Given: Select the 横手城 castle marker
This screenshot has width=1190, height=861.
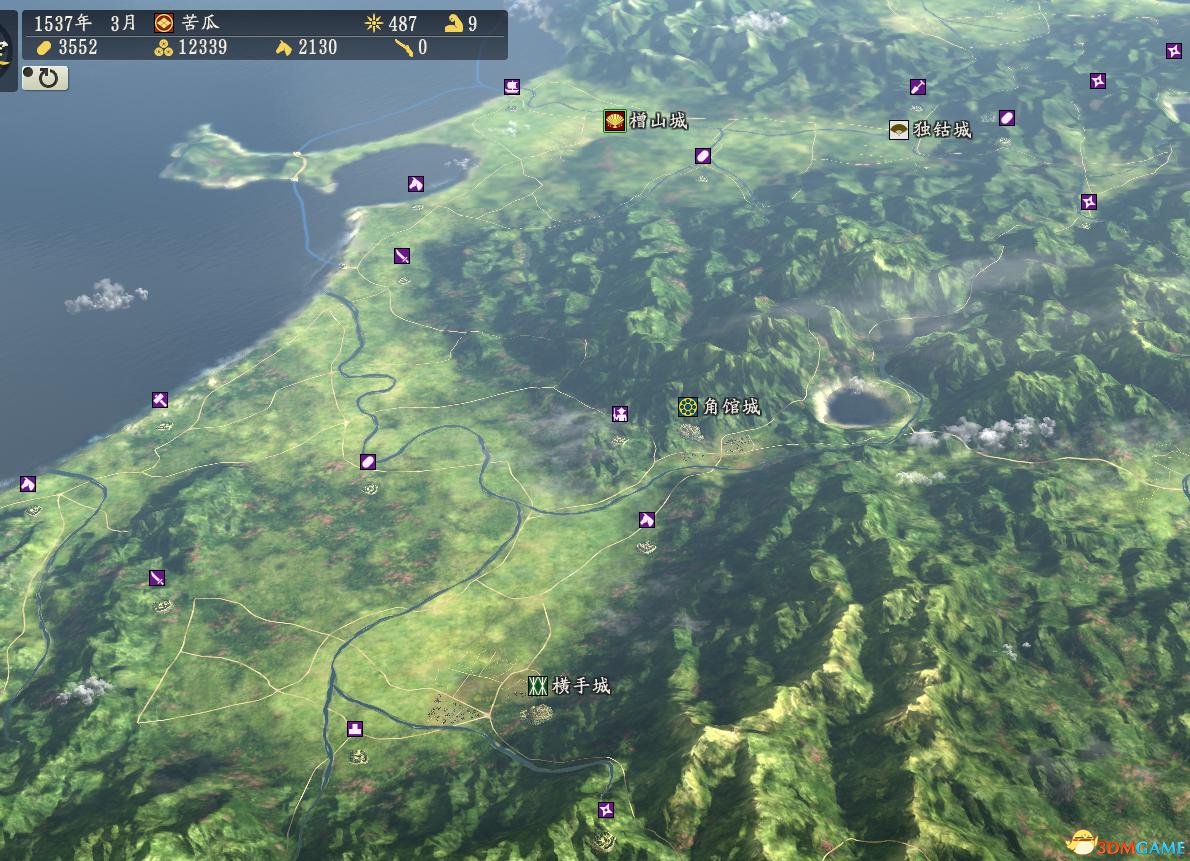Looking at the screenshot, I should pyautogui.click(x=538, y=685).
